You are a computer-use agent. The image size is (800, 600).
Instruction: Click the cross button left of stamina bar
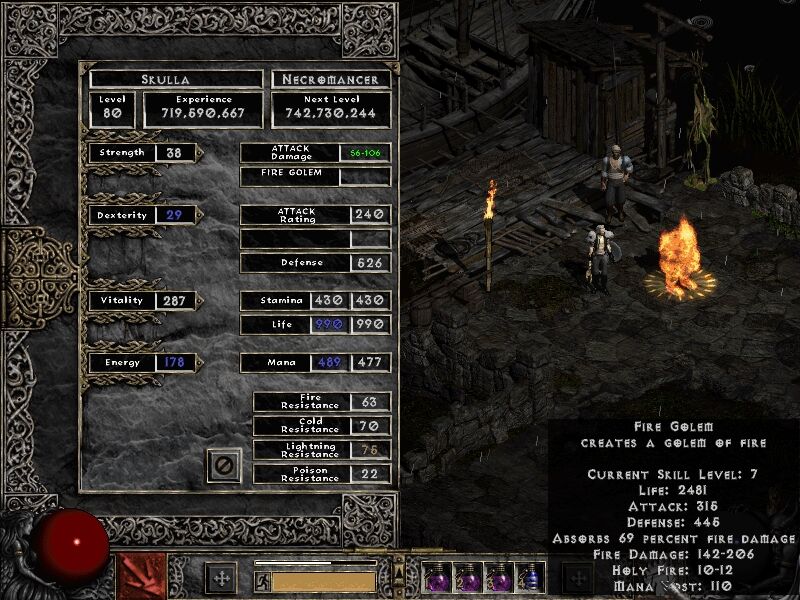(220, 578)
